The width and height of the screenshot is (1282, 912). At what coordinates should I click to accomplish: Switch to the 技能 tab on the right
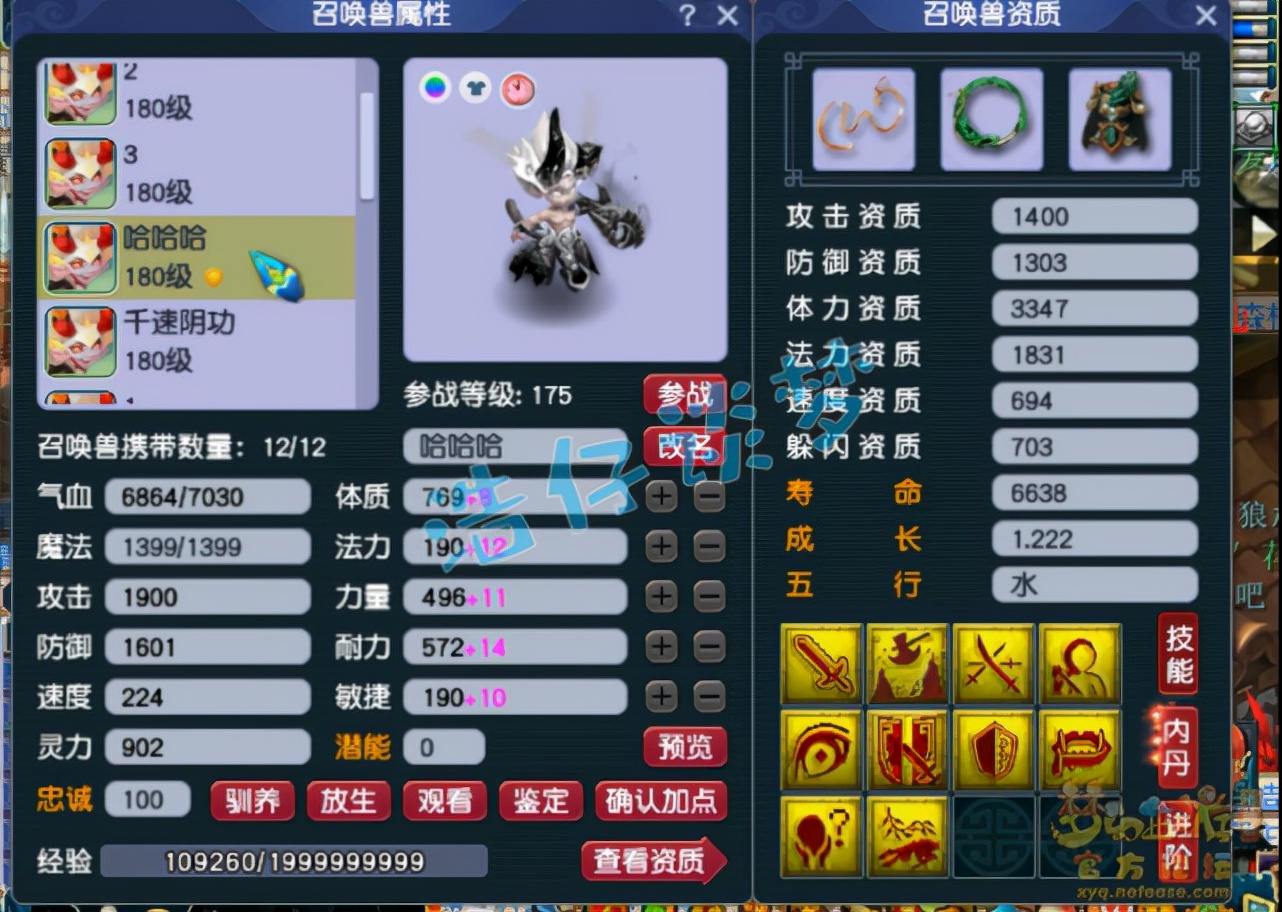(1176, 657)
